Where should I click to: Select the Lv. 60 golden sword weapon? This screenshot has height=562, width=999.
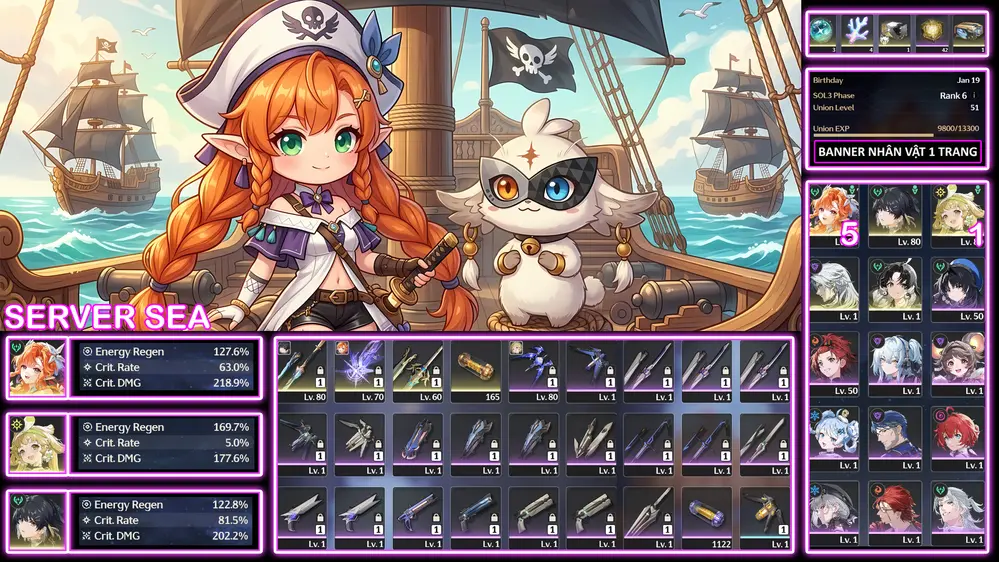coord(419,369)
